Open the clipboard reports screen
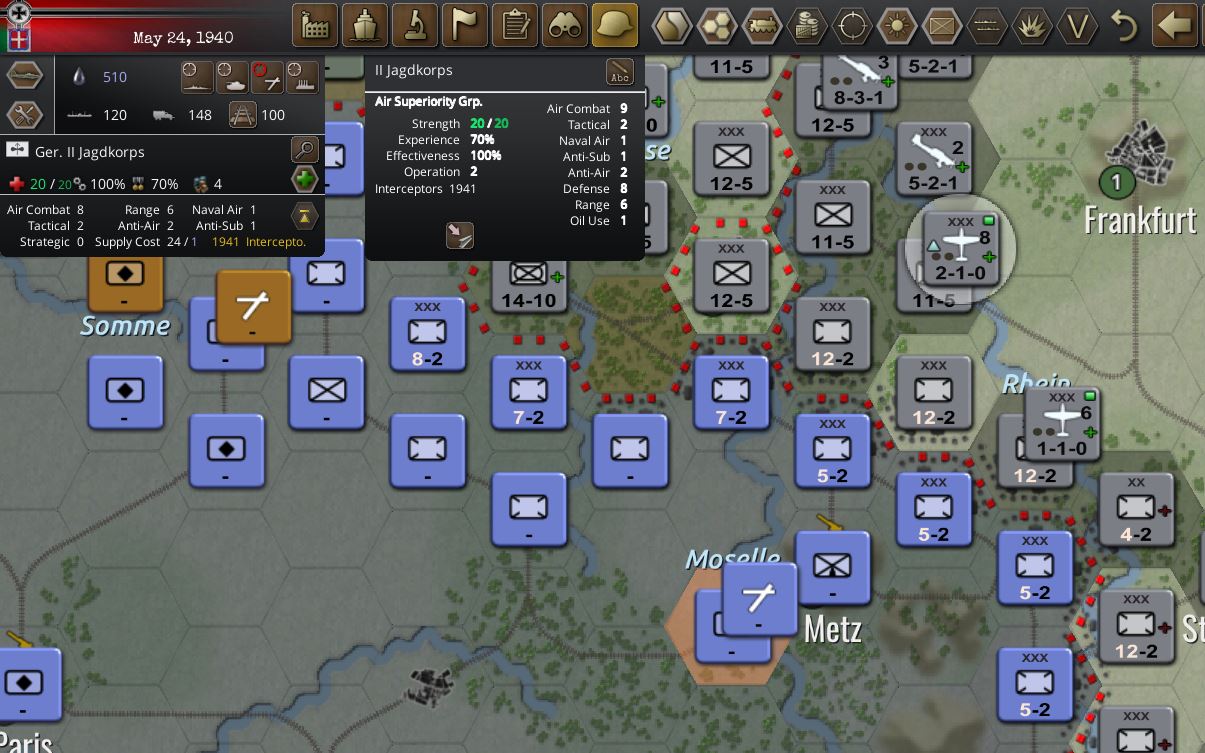 [x=515, y=25]
